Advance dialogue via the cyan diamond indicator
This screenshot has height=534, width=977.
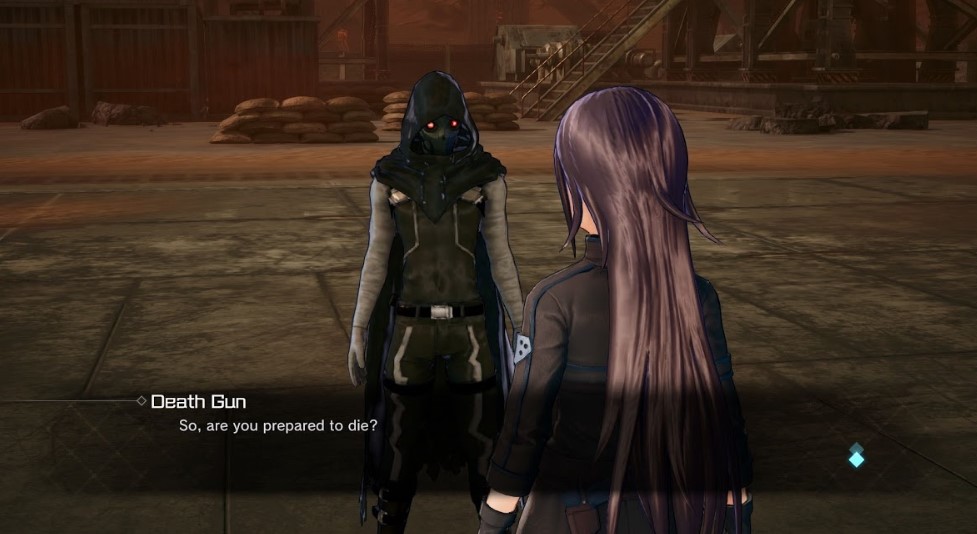pos(856,456)
